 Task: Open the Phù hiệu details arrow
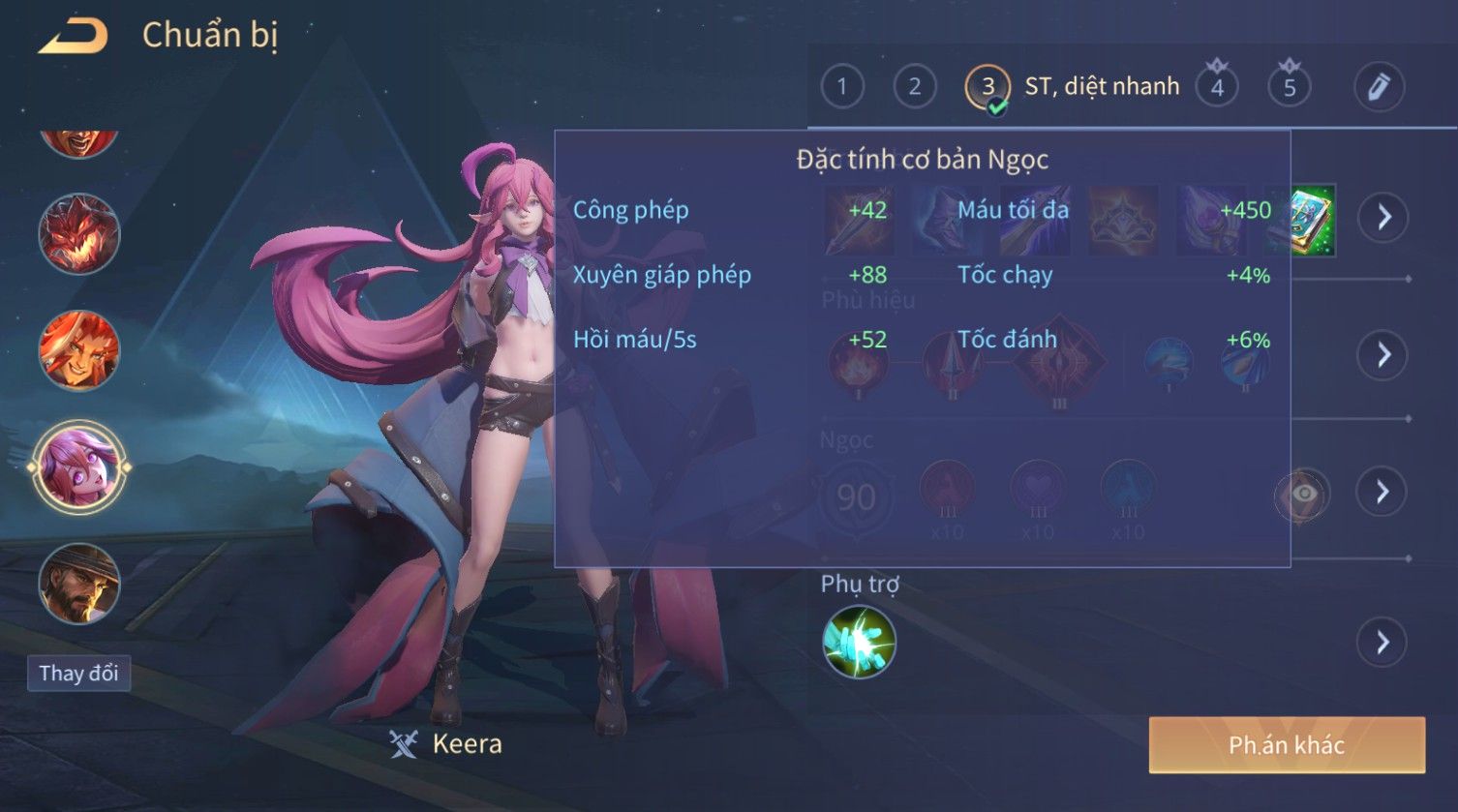coord(1383,355)
